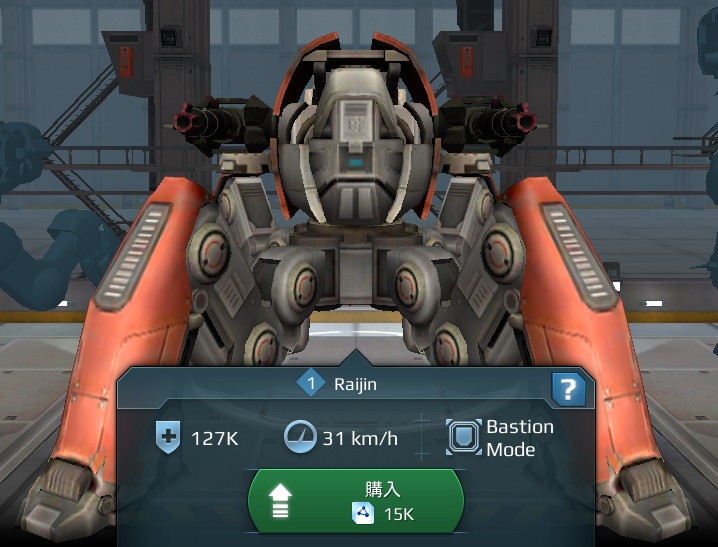Buy the Raijin robot for 15K

coord(356,501)
